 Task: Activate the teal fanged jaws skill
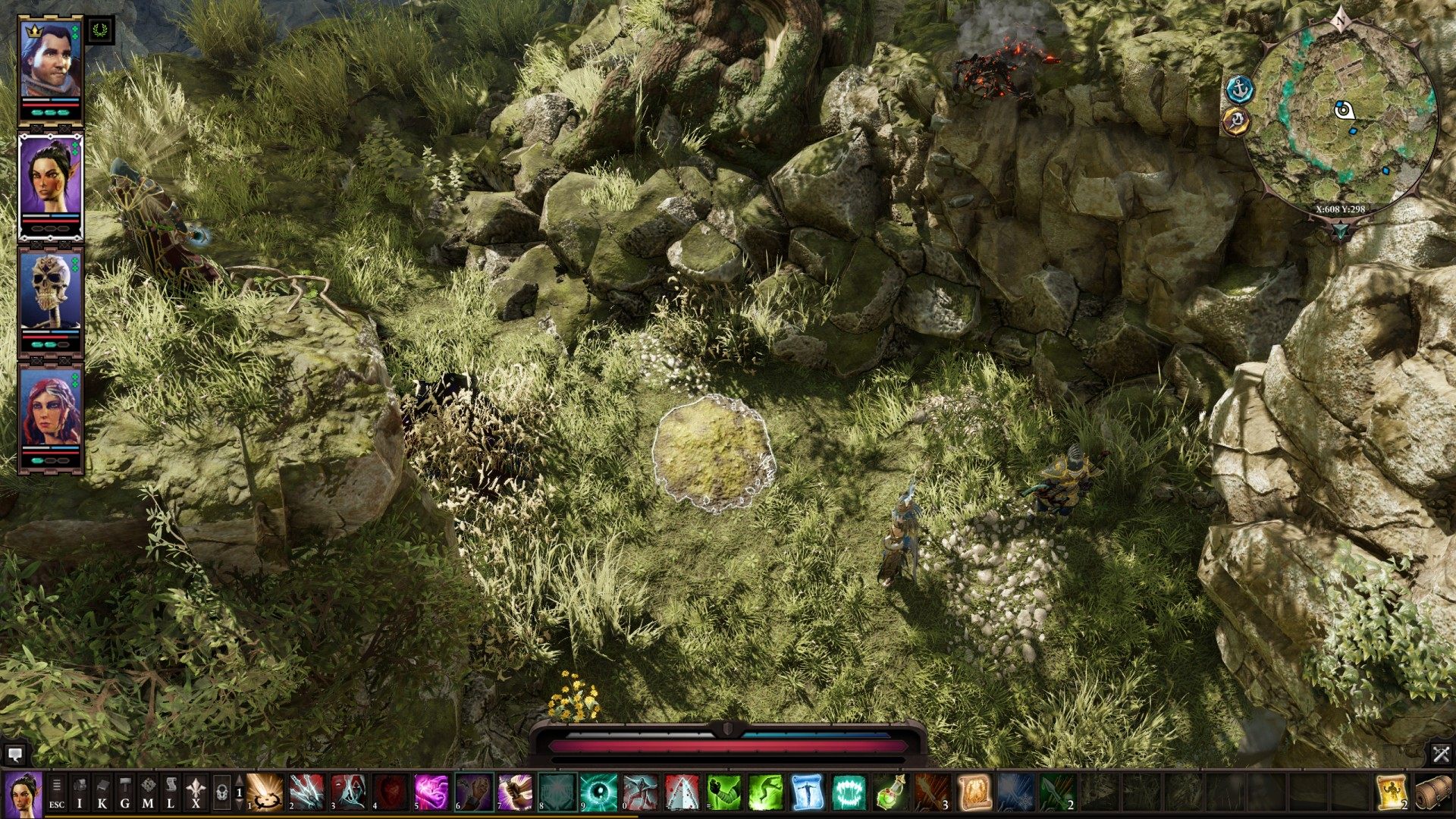[x=849, y=792]
